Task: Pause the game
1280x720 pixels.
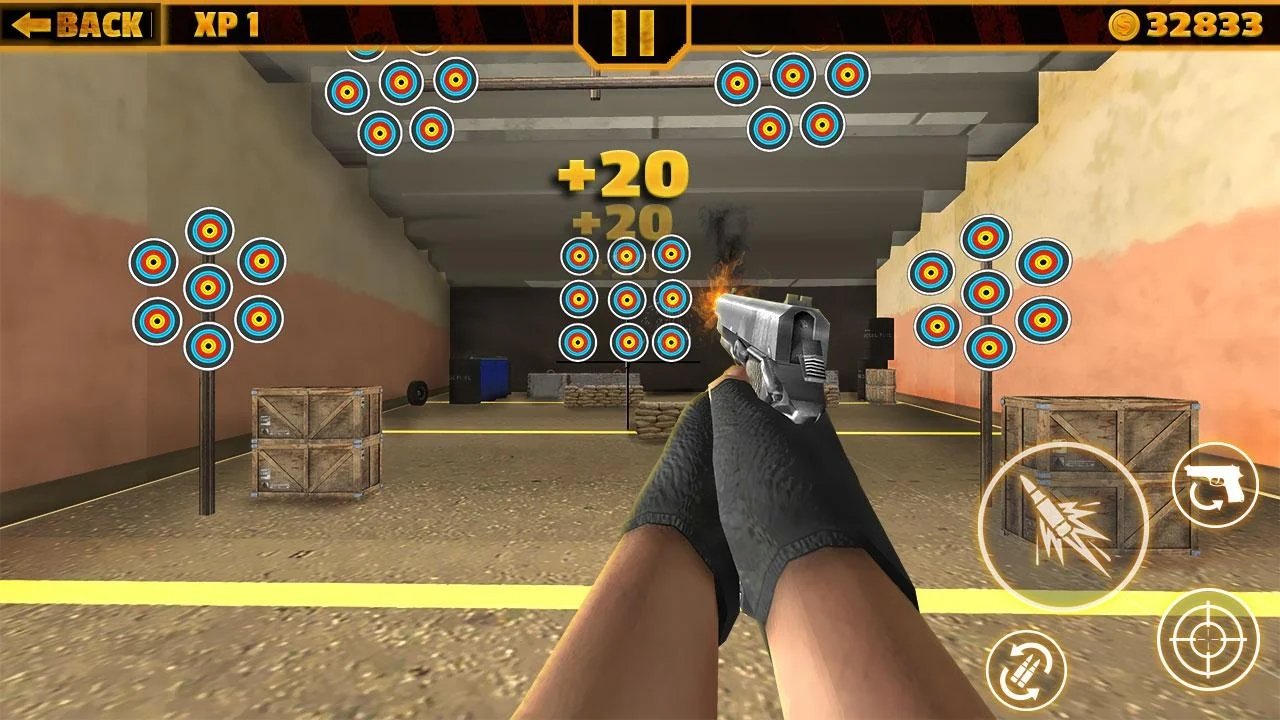Action: click(x=632, y=32)
